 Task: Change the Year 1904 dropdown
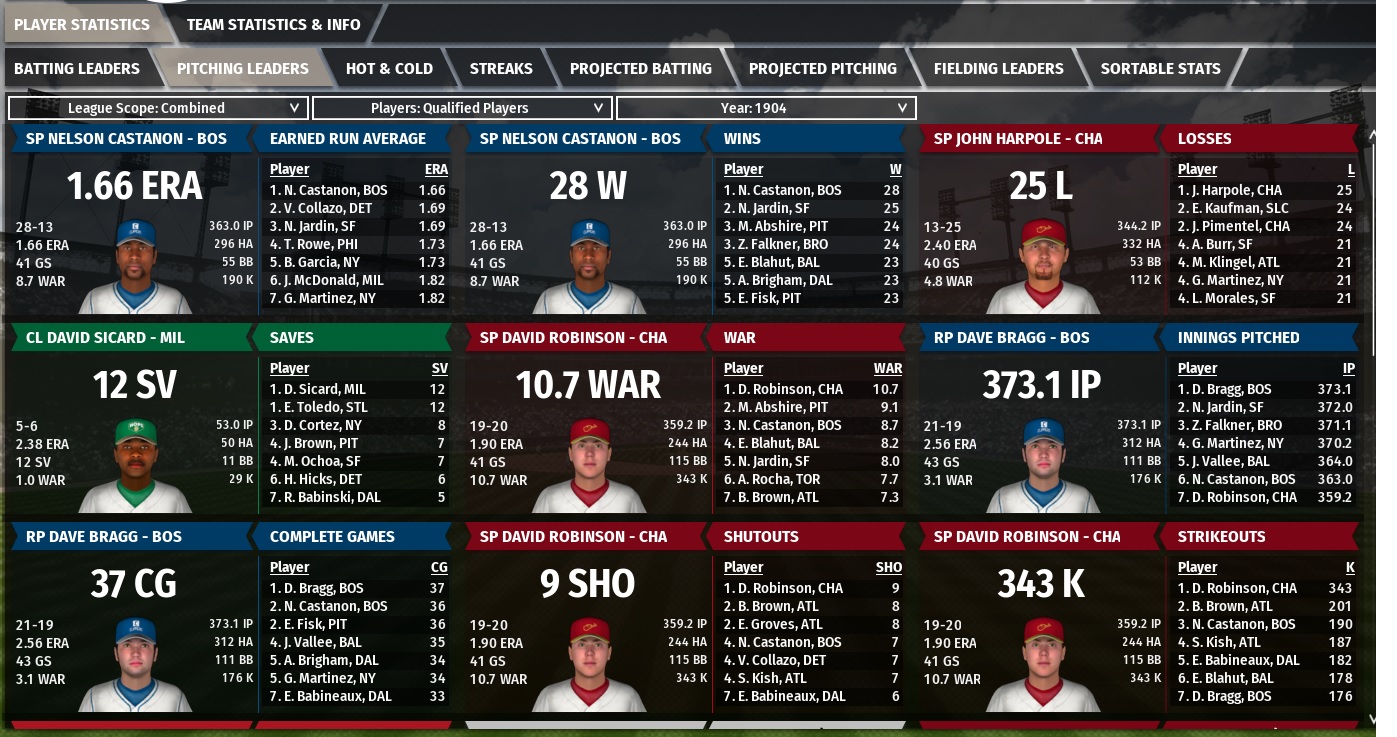tap(765, 108)
